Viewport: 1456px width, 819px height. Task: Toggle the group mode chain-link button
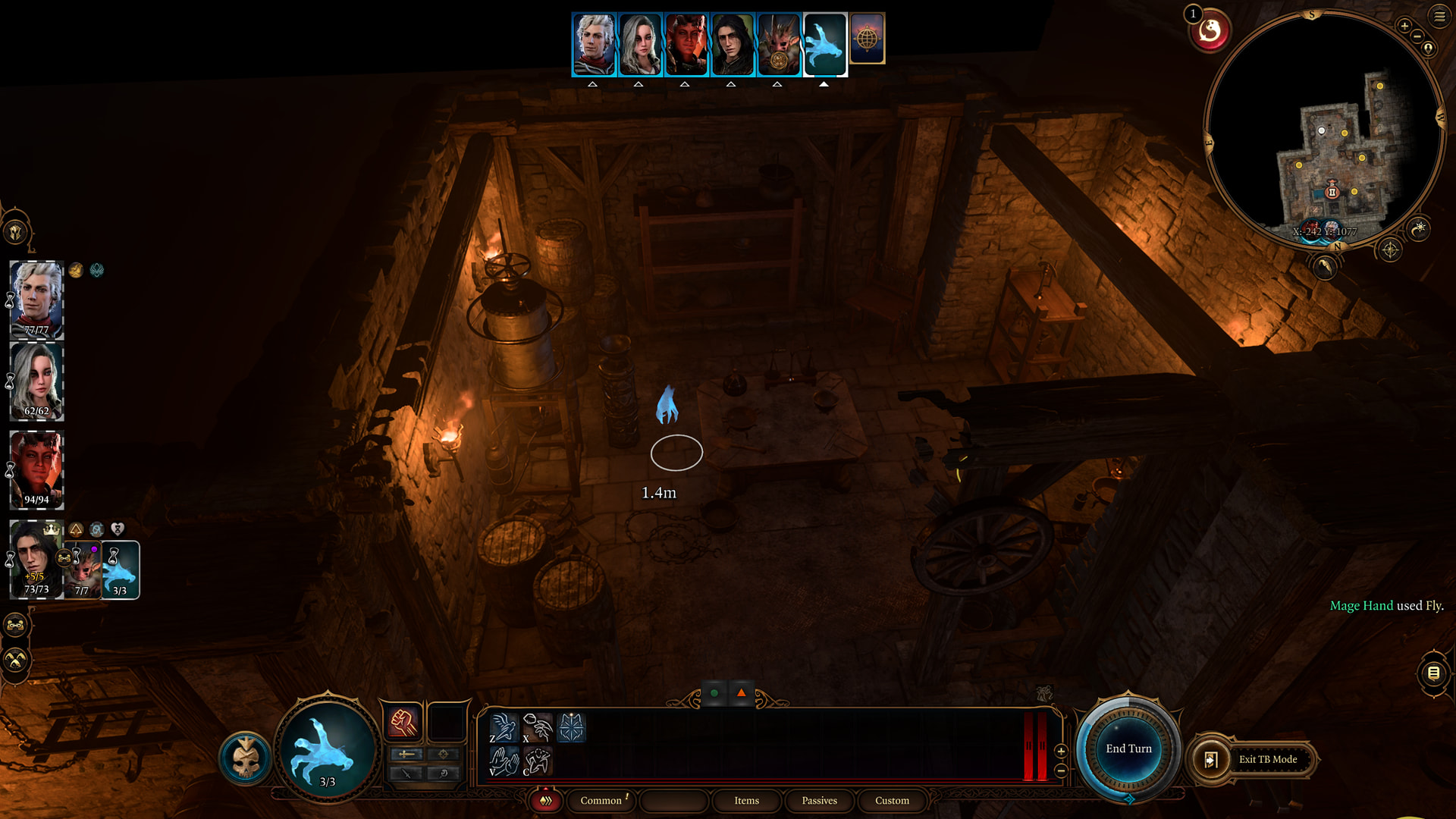(x=16, y=625)
